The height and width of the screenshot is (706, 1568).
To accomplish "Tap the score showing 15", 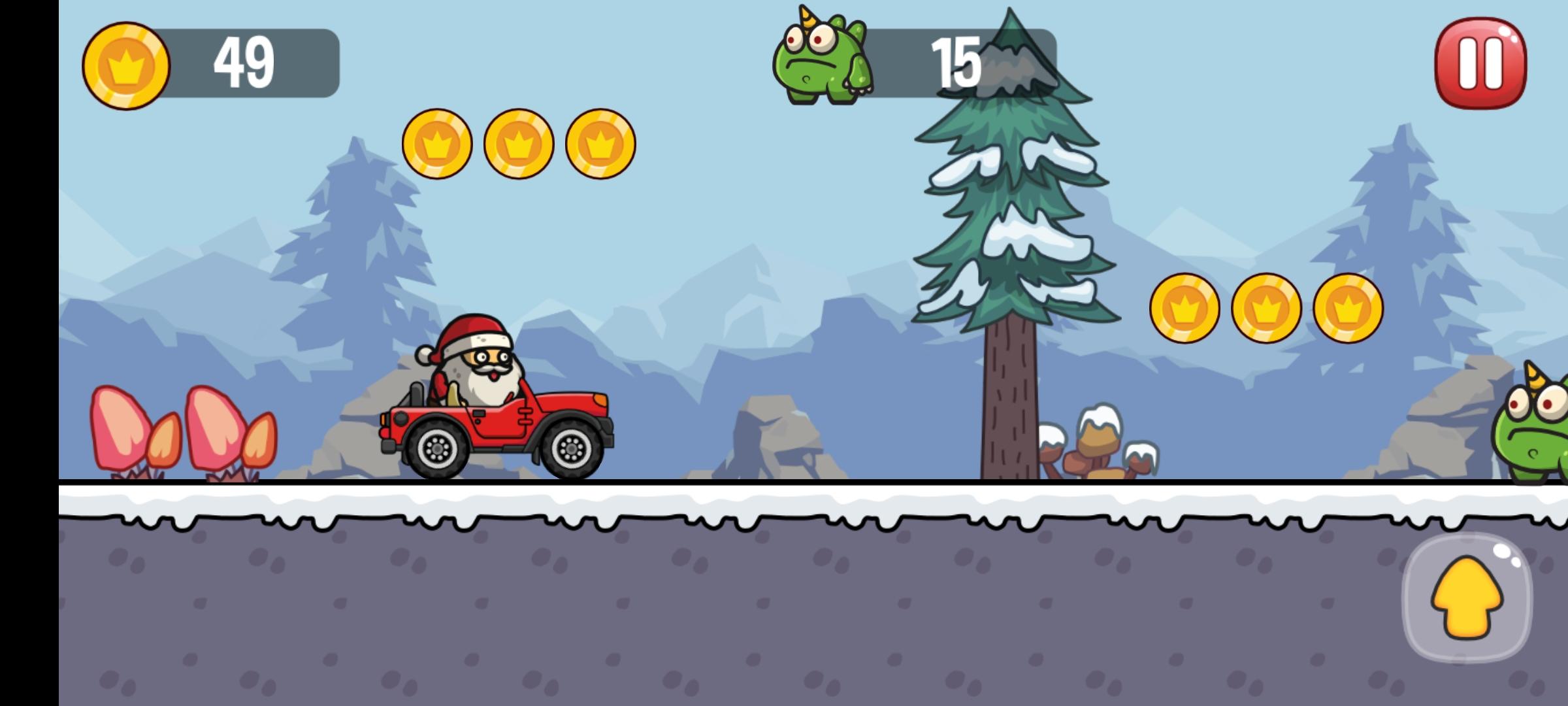I will (x=957, y=63).
